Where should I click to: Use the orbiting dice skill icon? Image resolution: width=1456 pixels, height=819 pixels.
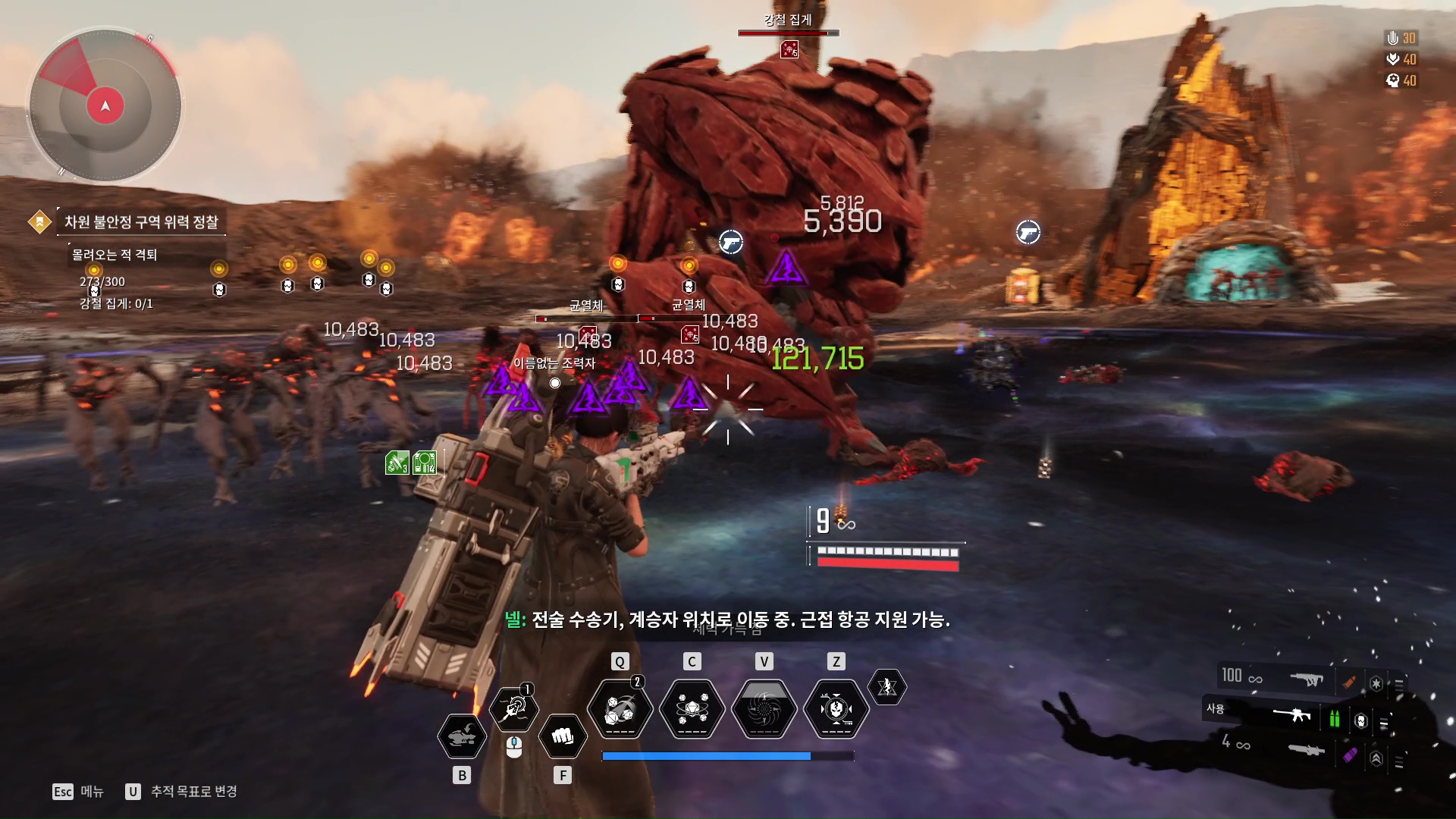(x=692, y=710)
